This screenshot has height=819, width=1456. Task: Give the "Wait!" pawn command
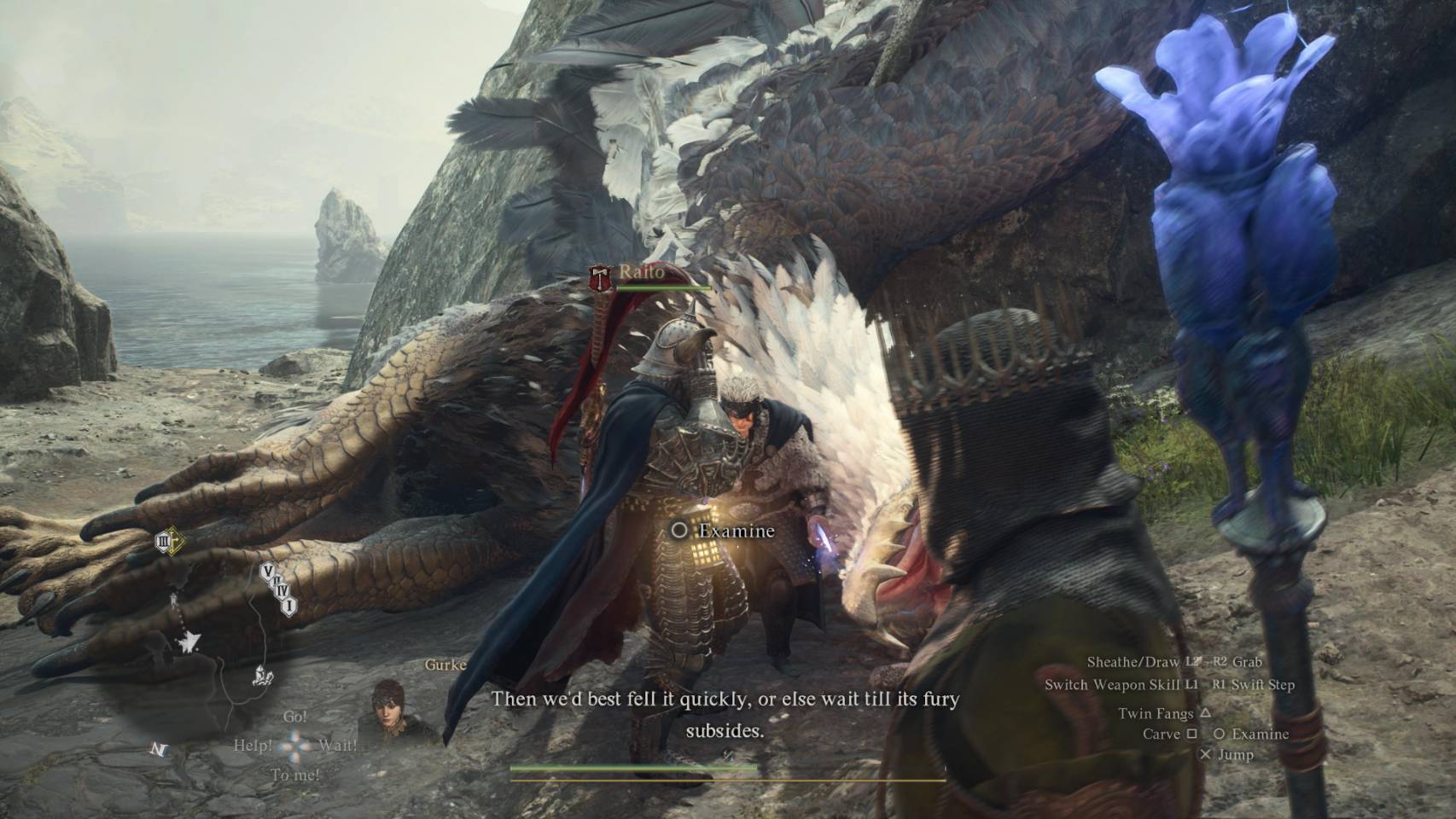[338, 745]
